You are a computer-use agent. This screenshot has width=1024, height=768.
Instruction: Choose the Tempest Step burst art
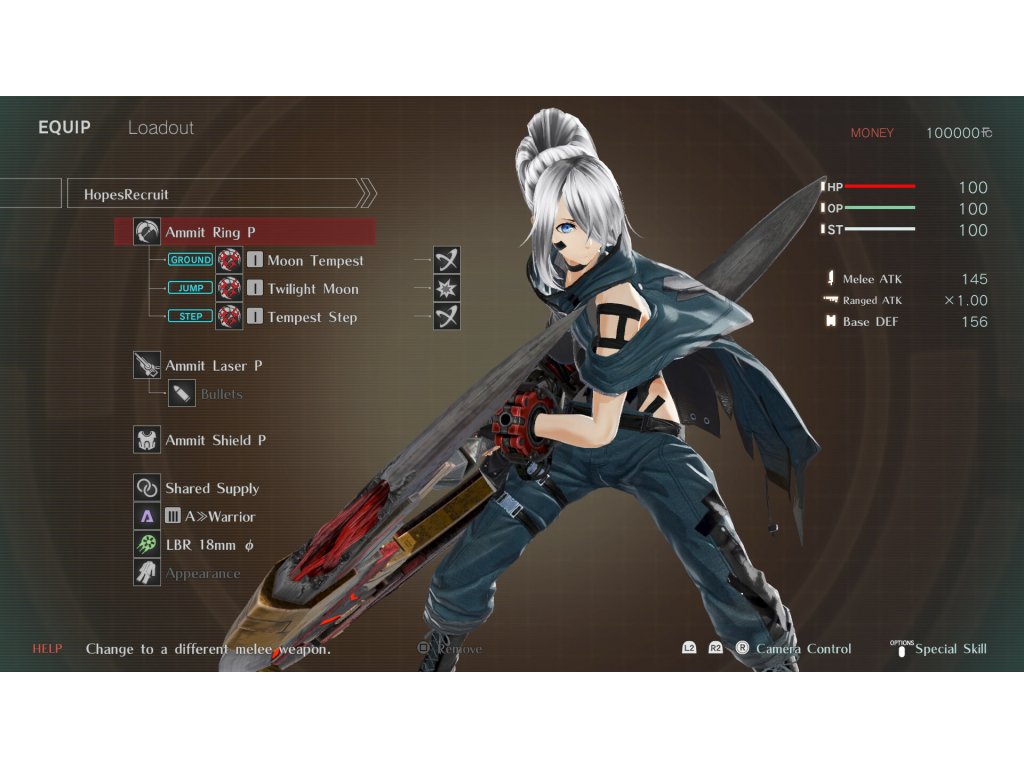(311, 317)
